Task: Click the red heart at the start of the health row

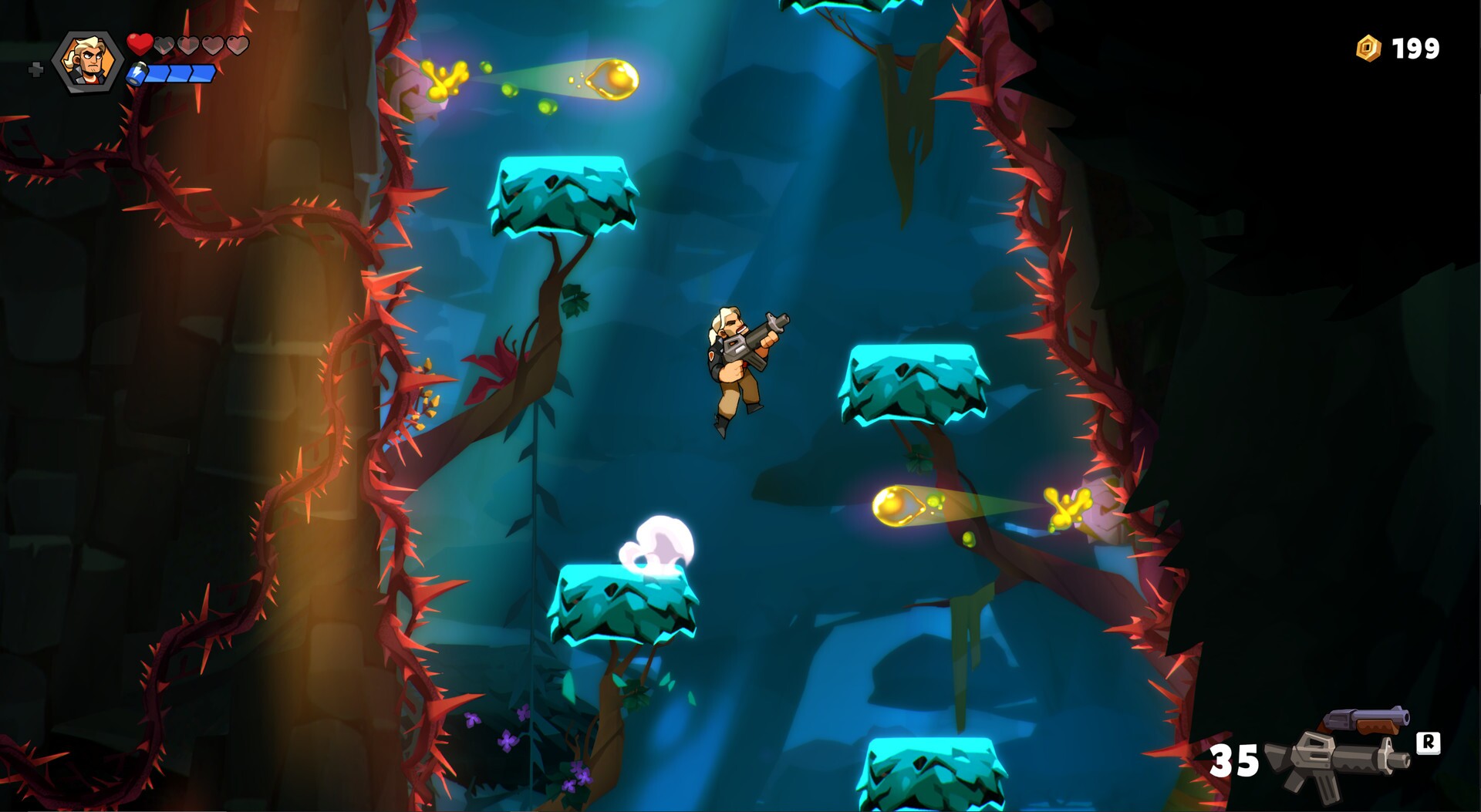Action: point(141,44)
